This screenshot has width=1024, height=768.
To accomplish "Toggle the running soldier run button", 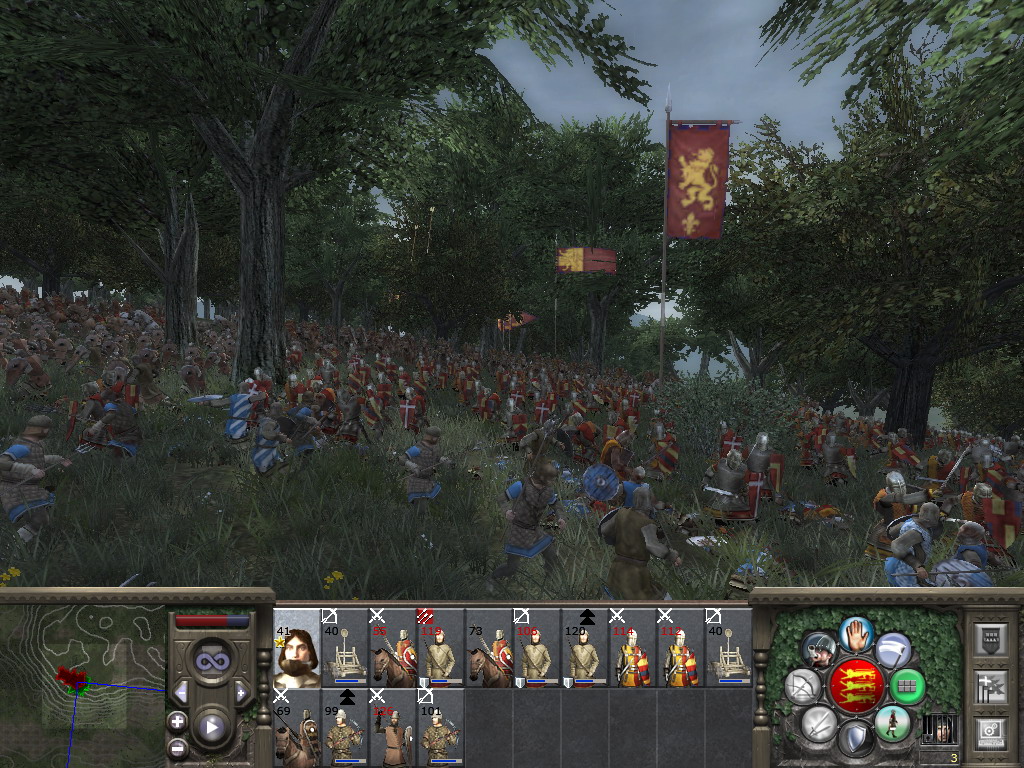I will click(x=892, y=723).
